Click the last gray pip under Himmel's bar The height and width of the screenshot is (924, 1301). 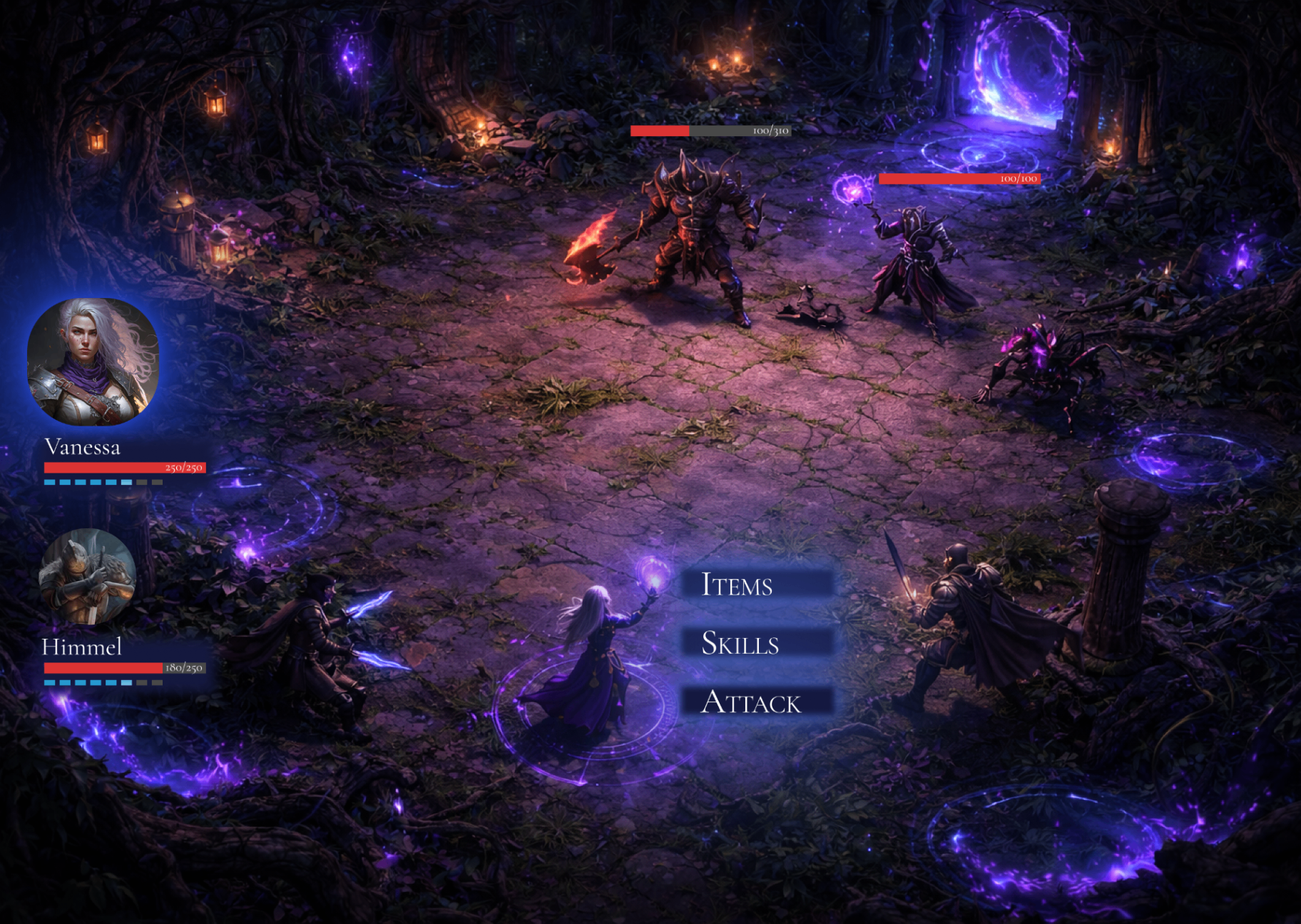[157, 683]
